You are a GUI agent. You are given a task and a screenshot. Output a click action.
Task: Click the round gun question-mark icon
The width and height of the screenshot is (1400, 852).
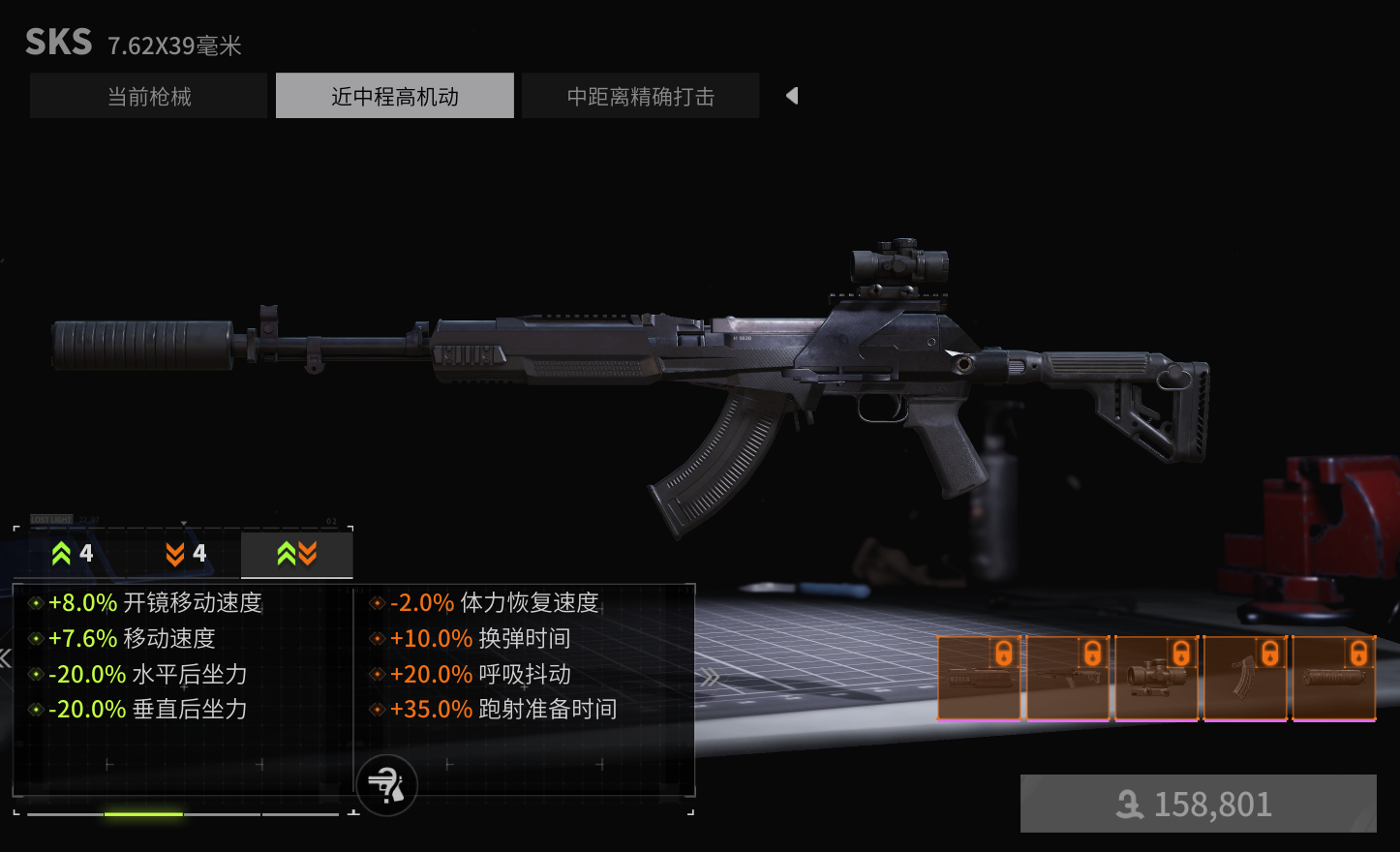click(386, 784)
